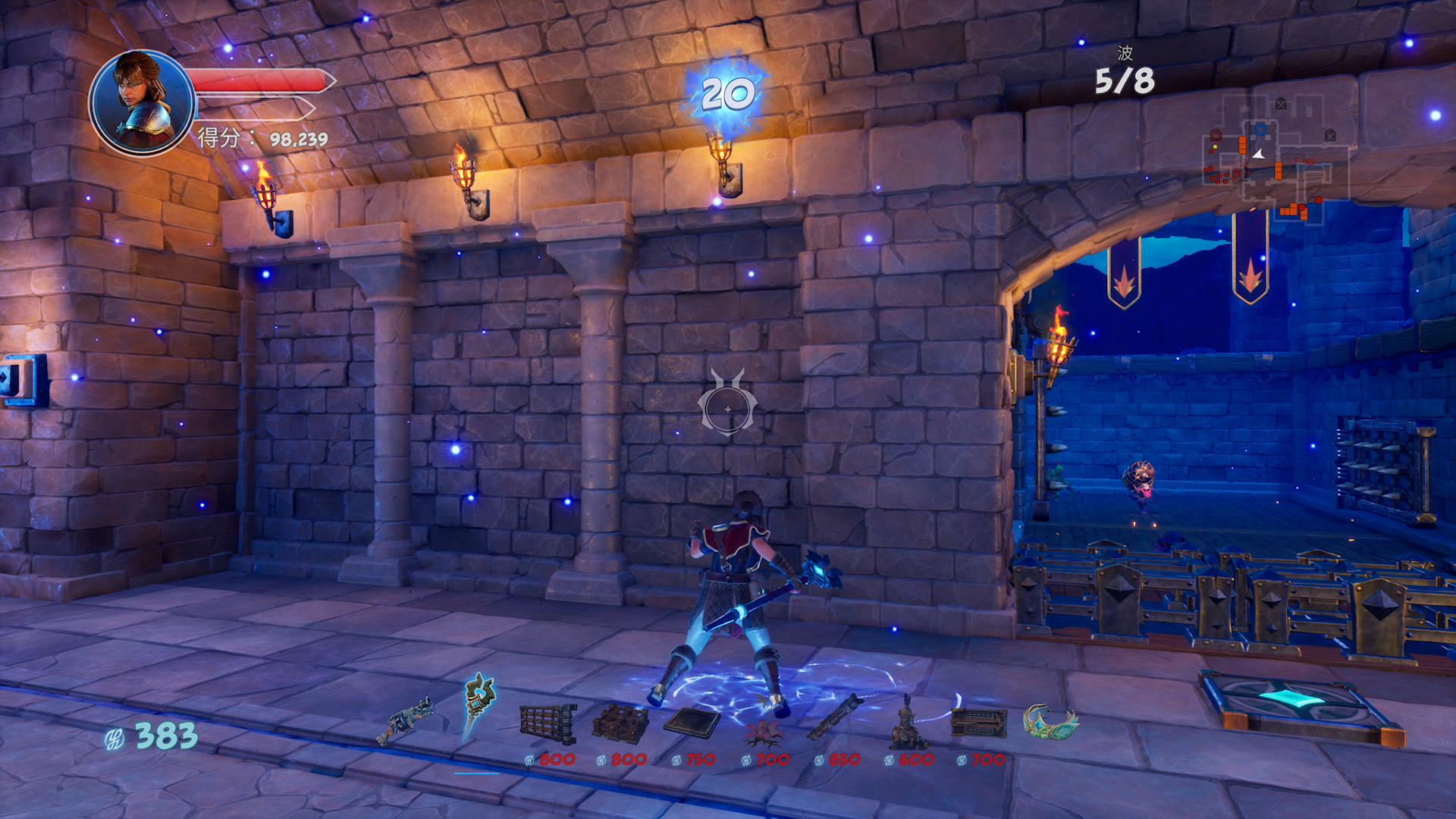The image size is (1456, 819).
Task: Select the long ceiling trap costing 850
Action: (x=835, y=717)
